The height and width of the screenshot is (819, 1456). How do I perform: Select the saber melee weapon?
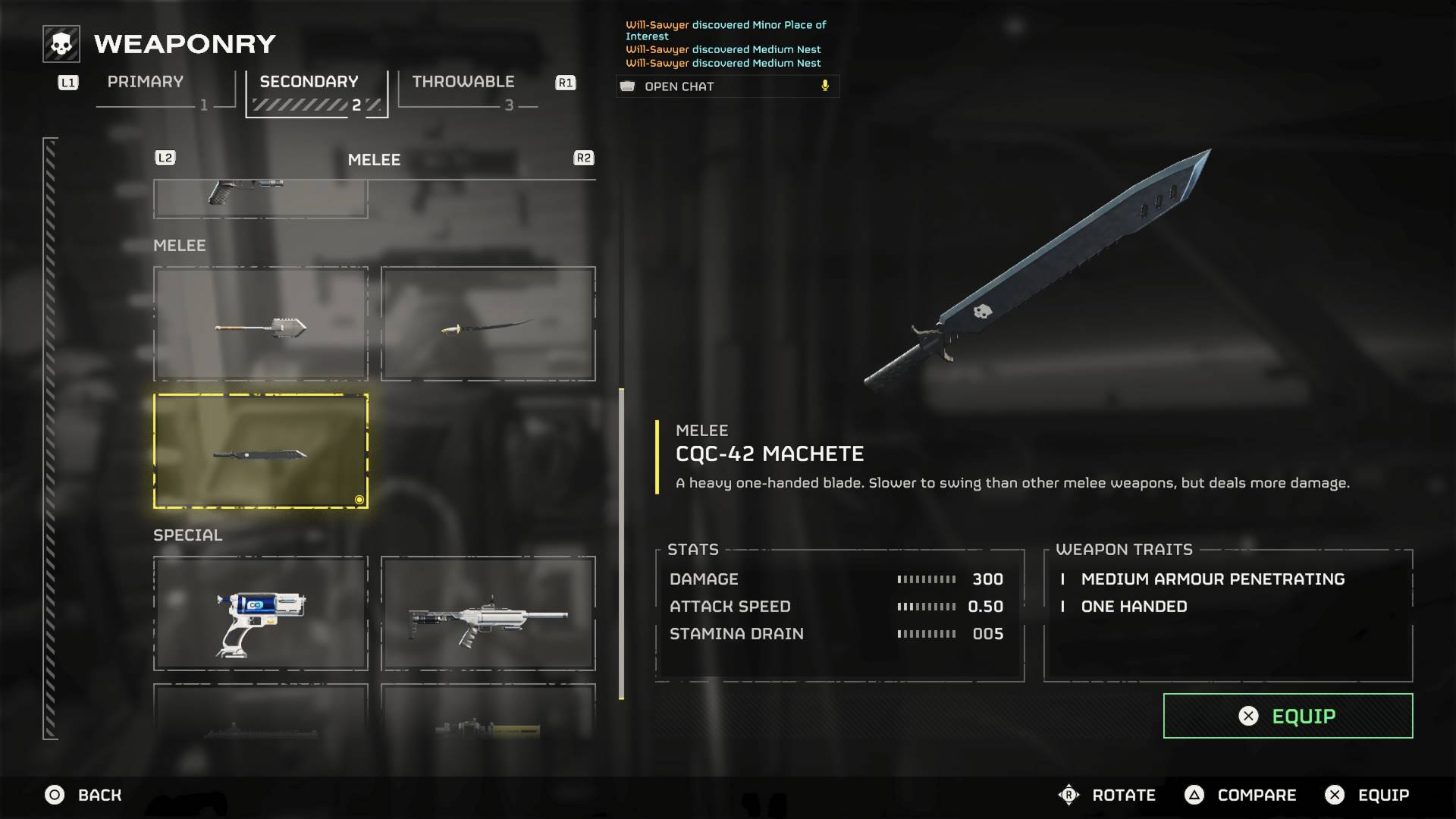[x=488, y=324]
